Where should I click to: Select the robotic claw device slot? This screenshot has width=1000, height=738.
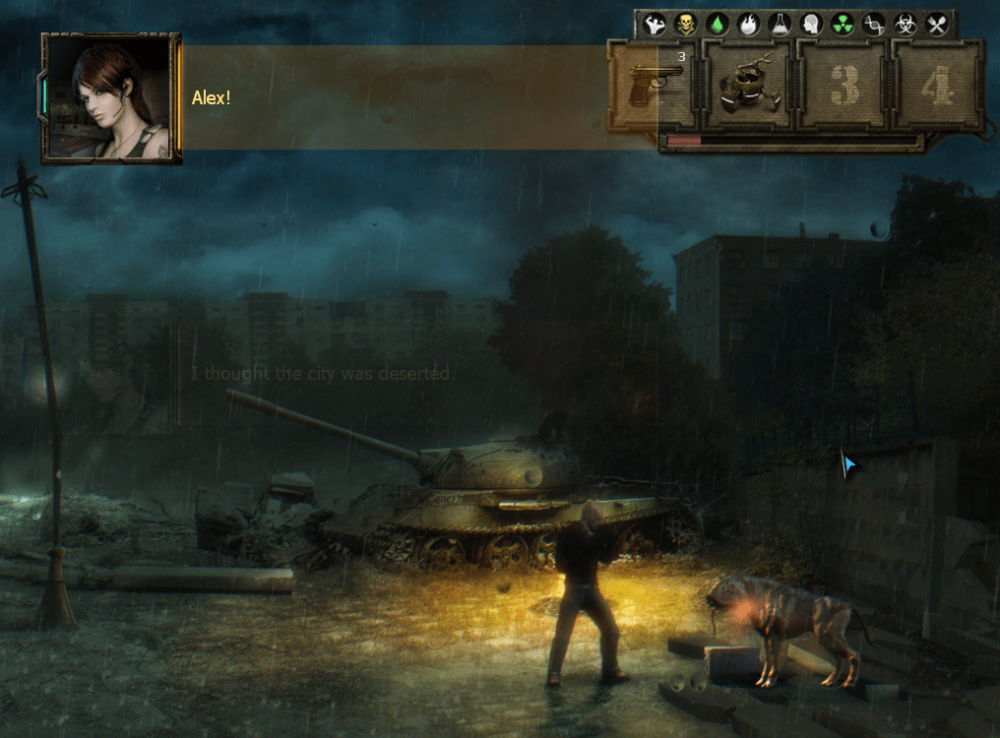[749, 86]
